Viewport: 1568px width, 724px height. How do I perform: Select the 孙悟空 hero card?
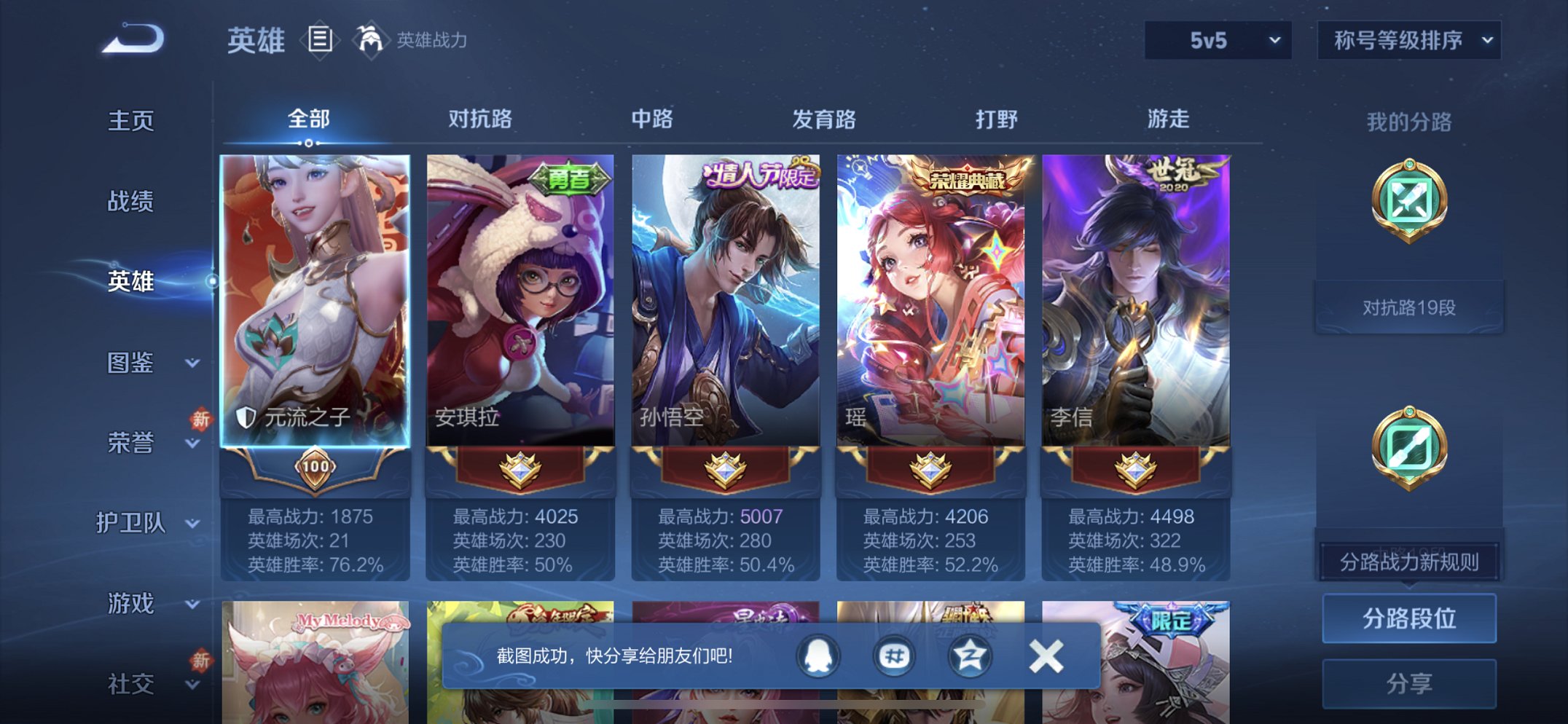[731, 291]
